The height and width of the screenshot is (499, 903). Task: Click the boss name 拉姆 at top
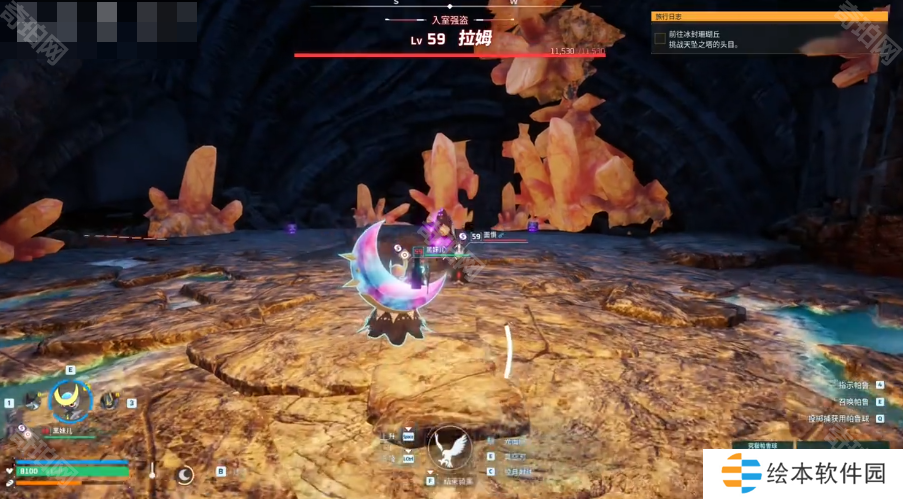[475, 39]
